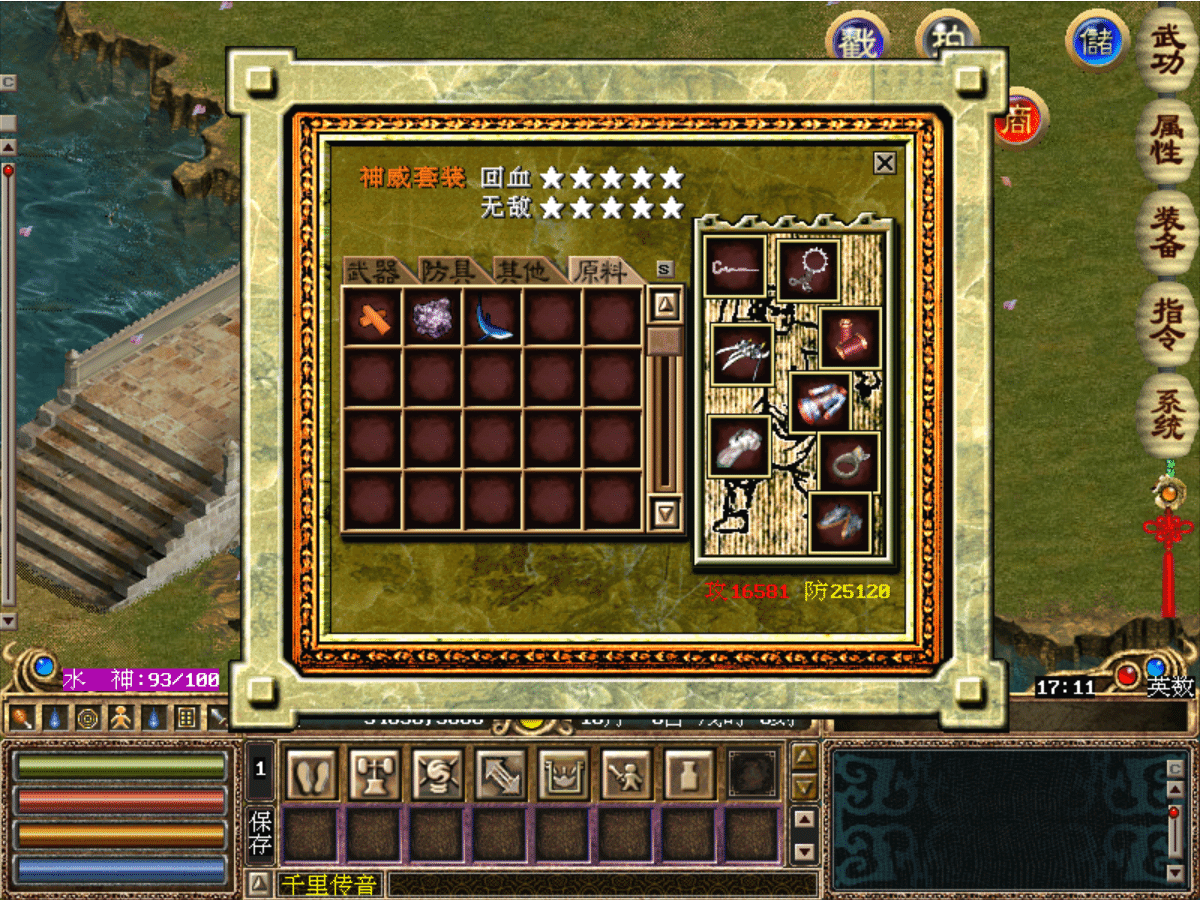Activate the footprints action button
Viewport: 1200px width, 900px height.
click(311, 774)
